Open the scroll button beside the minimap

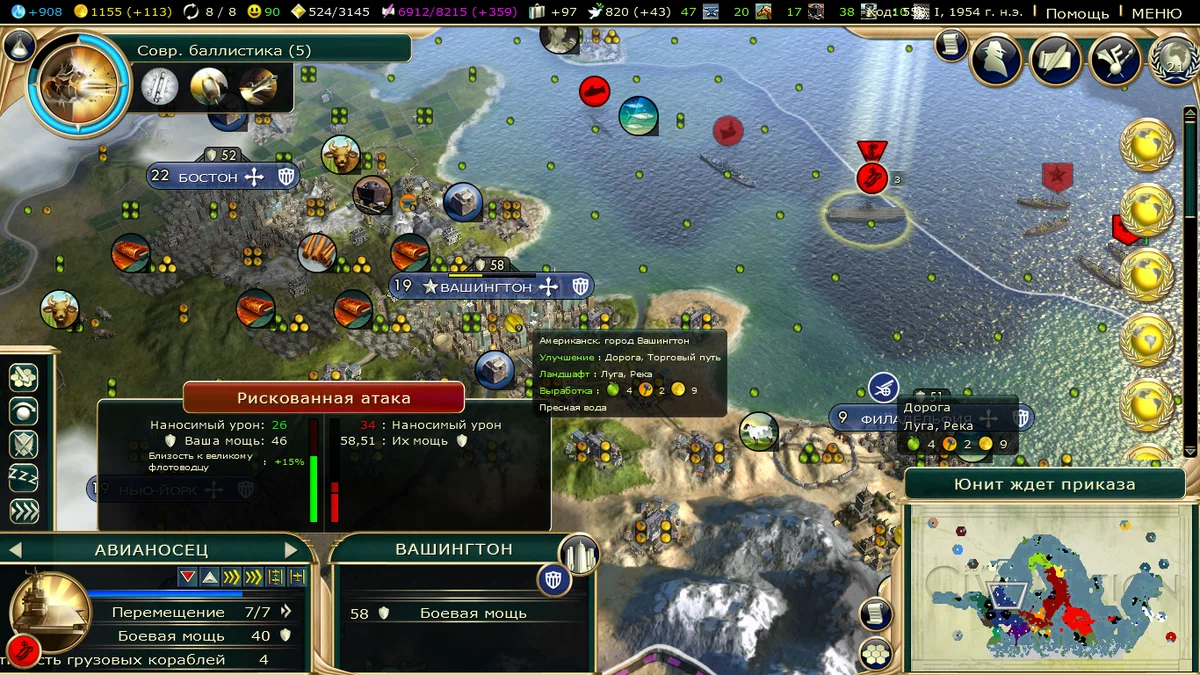pyautogui.click(x=874, y=612)
